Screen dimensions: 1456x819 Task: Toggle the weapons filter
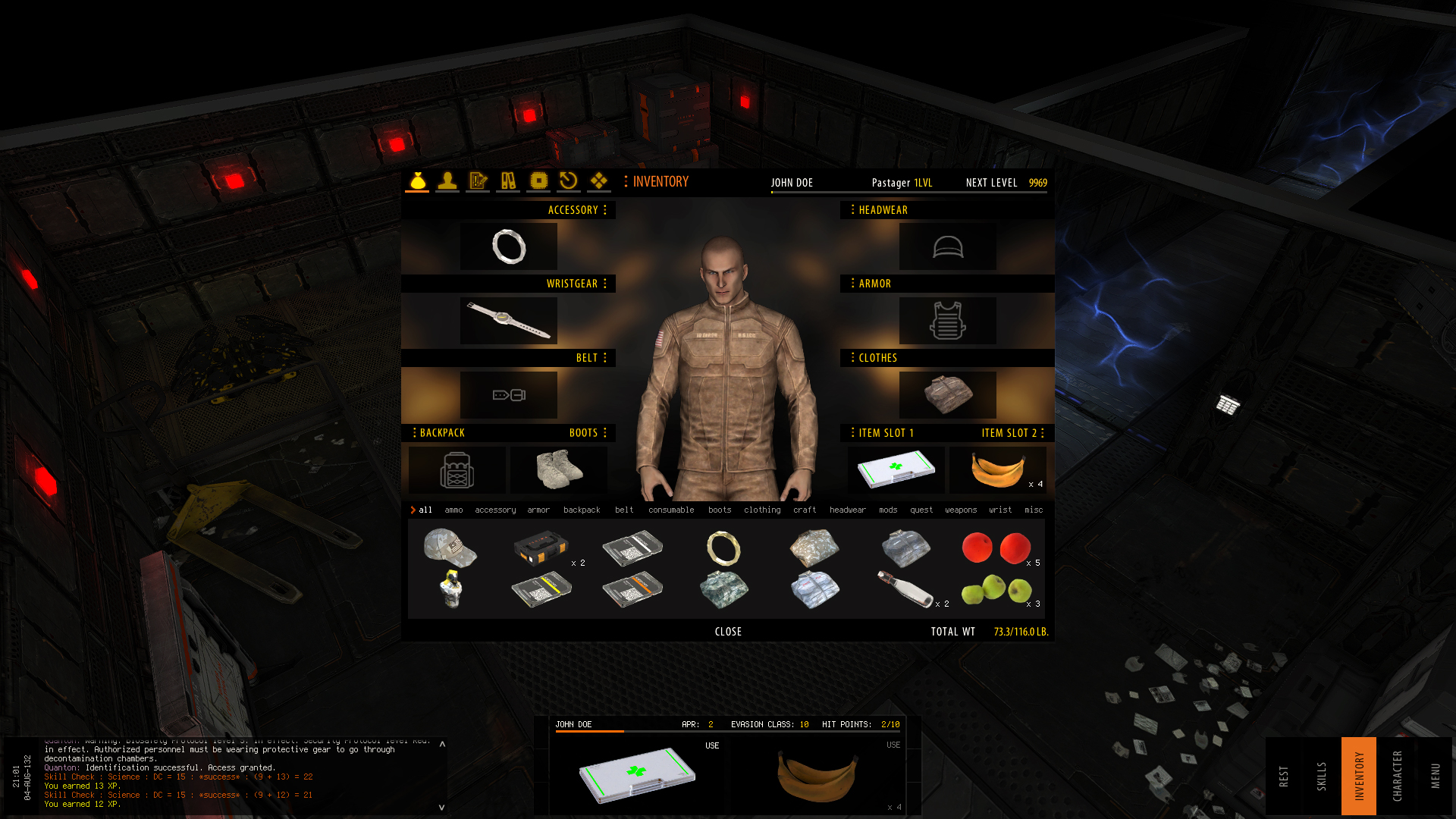click(961, 510)
